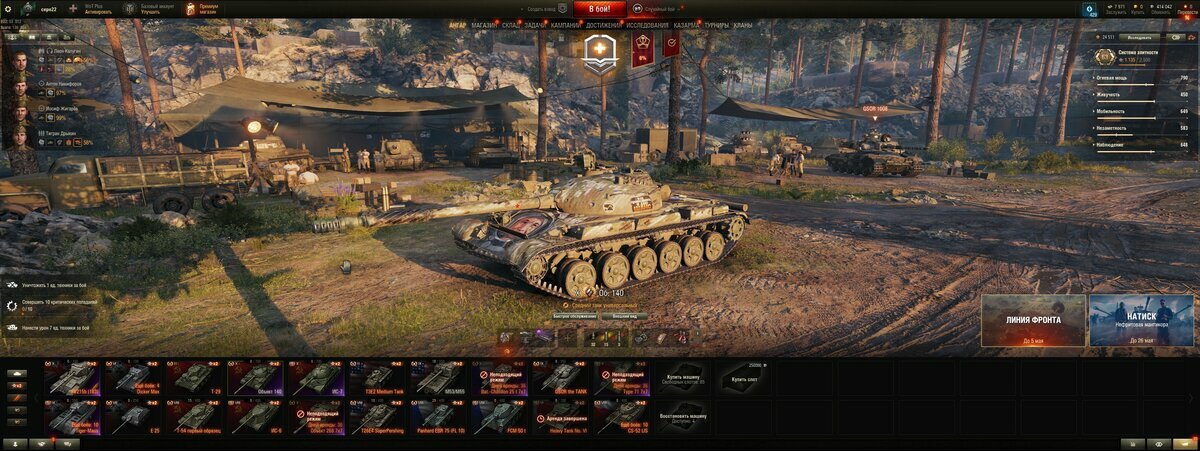Viewport: 1200px width, 451px height.
Task: Open the «Турниры» tab
Action: (x=716, y=24)
